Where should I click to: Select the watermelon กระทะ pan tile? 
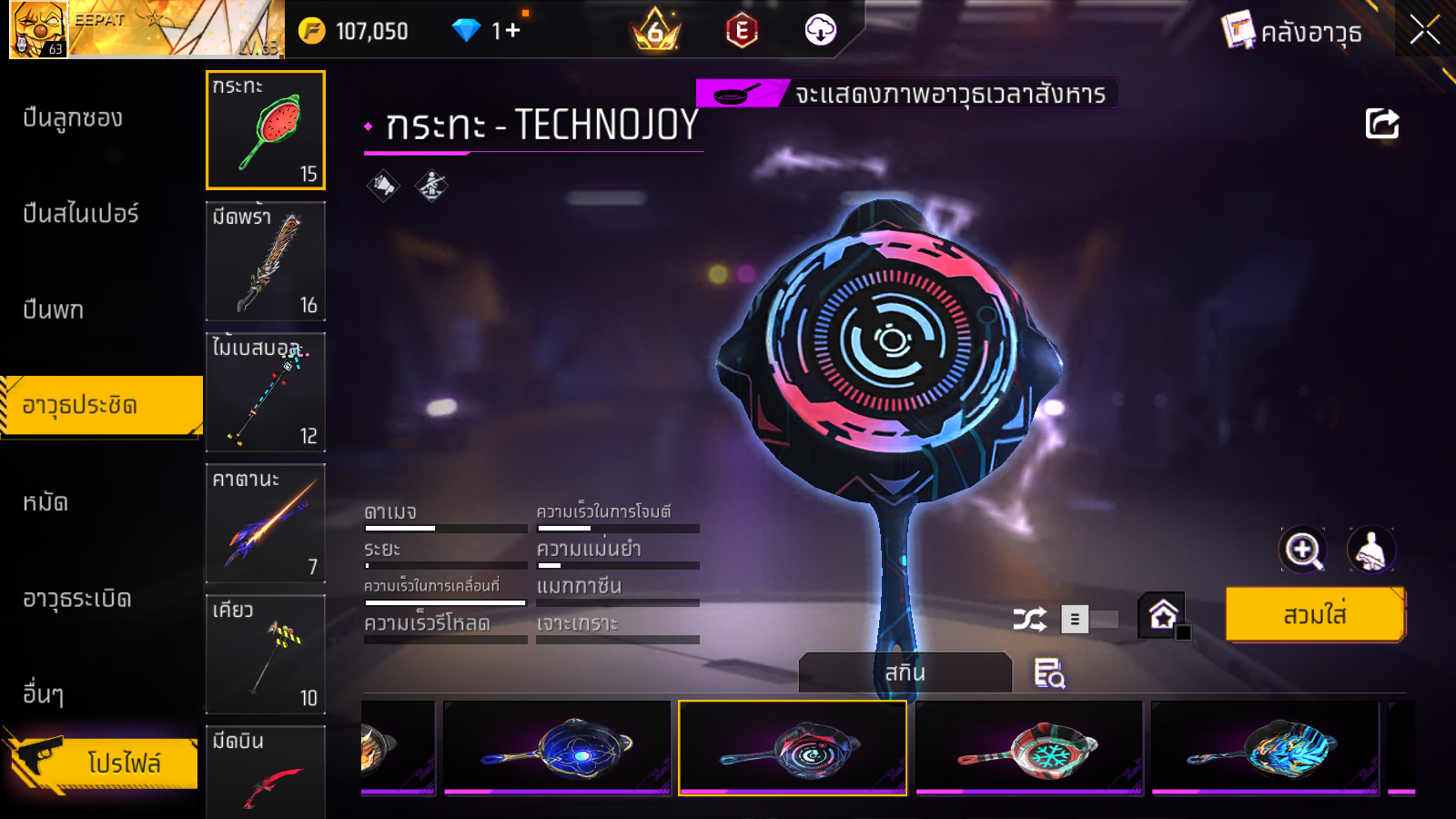point(266,130)
